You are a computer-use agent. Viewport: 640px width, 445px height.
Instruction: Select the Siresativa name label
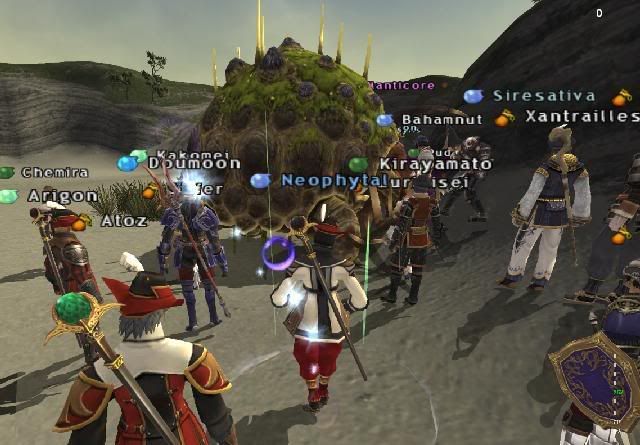click(x=544, y=97)
